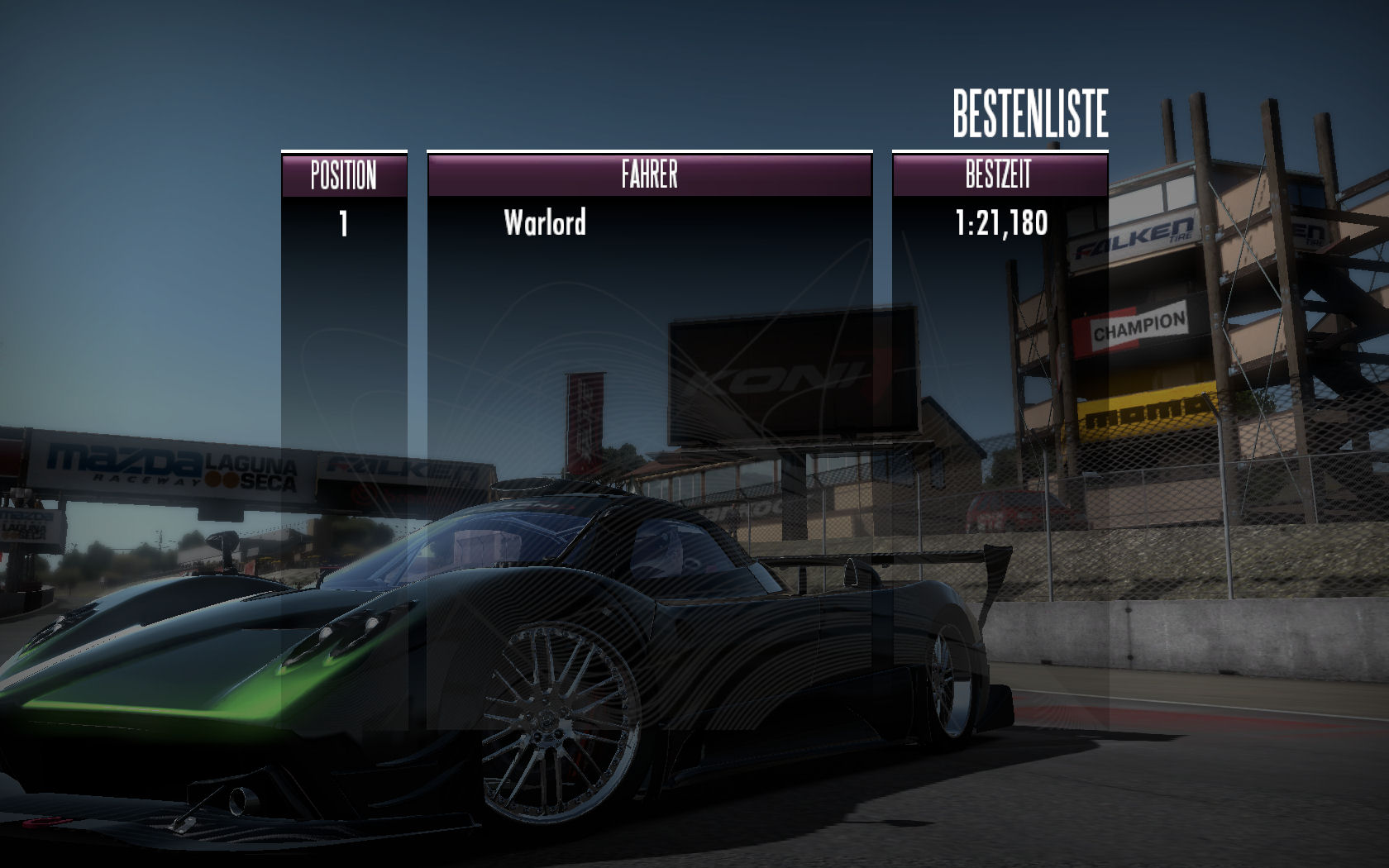The height and width of the screenshot is (868, 1389).
Task: Choose the Bestzeit column header
Action: [999, 174]
